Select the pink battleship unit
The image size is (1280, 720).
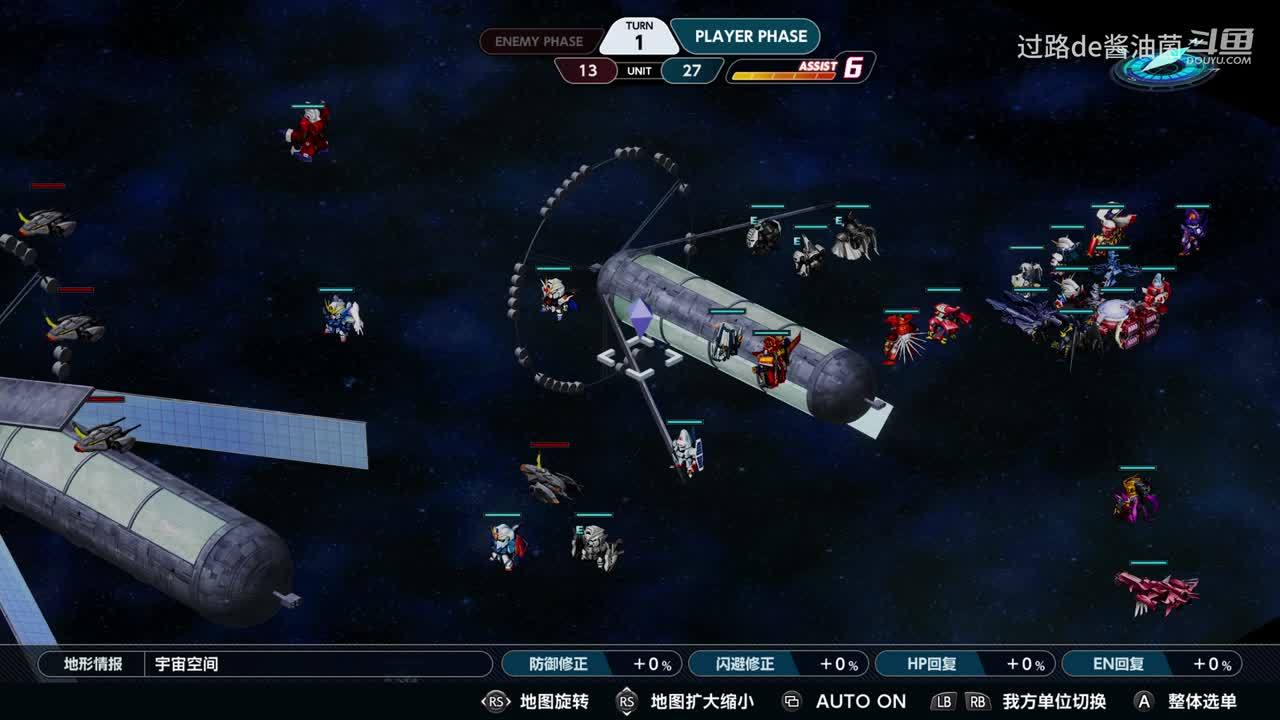point(1155,590)
